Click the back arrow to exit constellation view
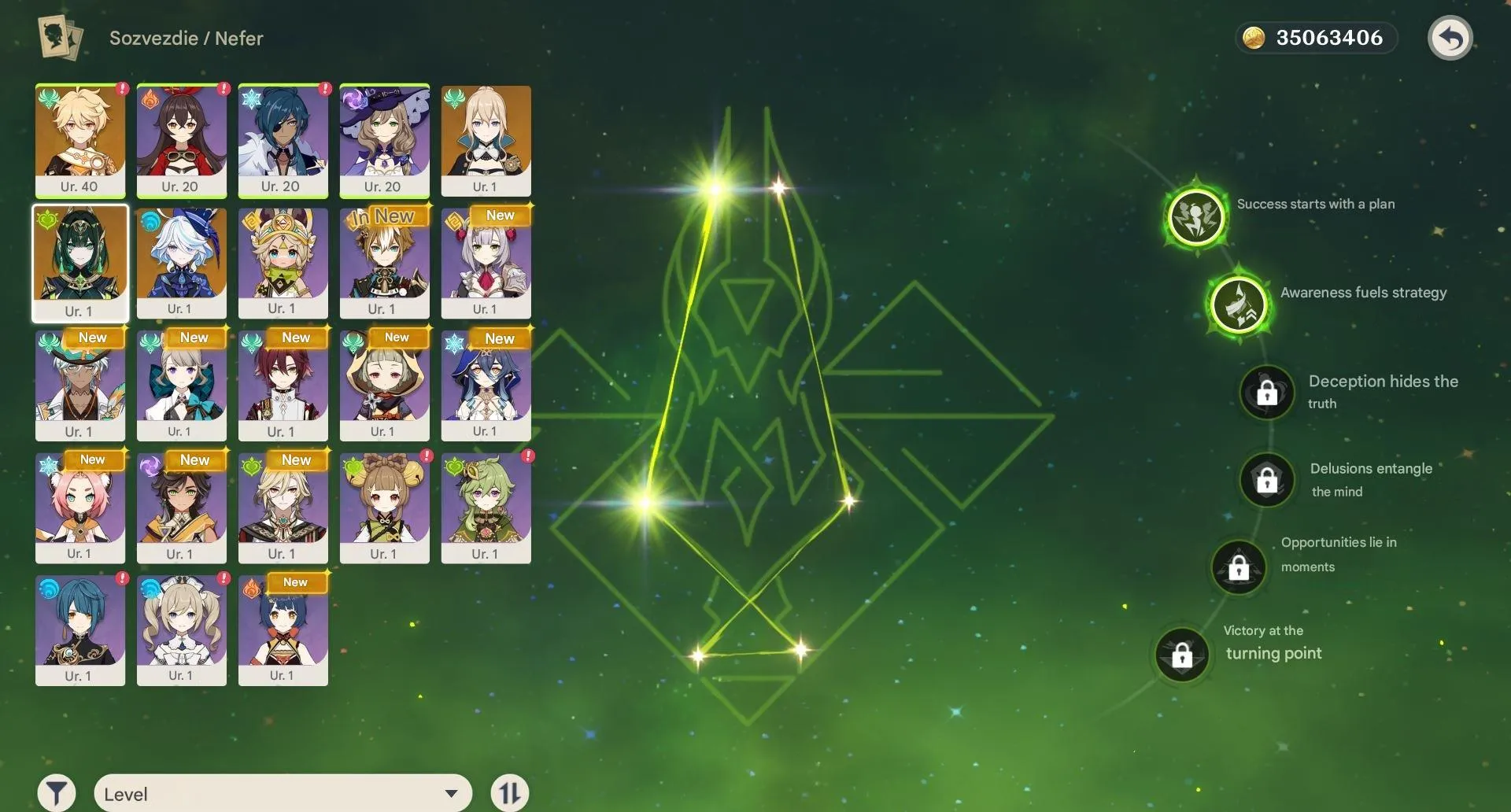 (x=1450, y=37)
